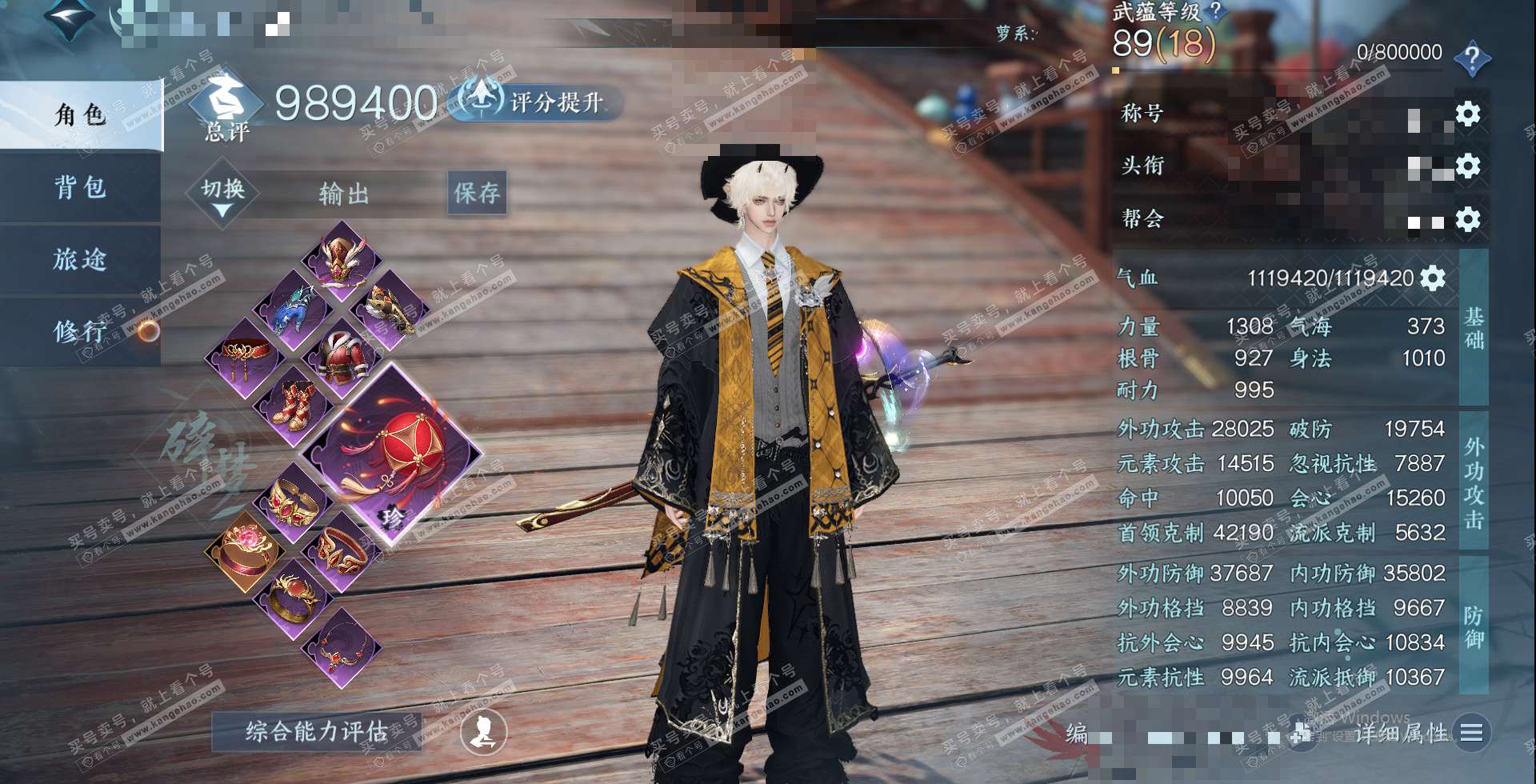
Task: Open the 称号 title settings gear
Action: (1467, 114)
